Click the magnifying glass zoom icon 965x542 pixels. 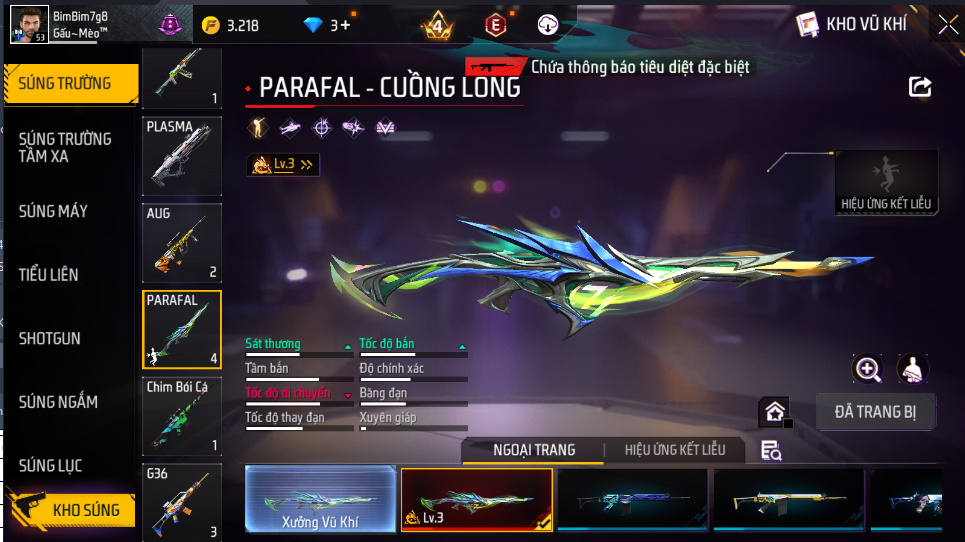click(868, 369)
